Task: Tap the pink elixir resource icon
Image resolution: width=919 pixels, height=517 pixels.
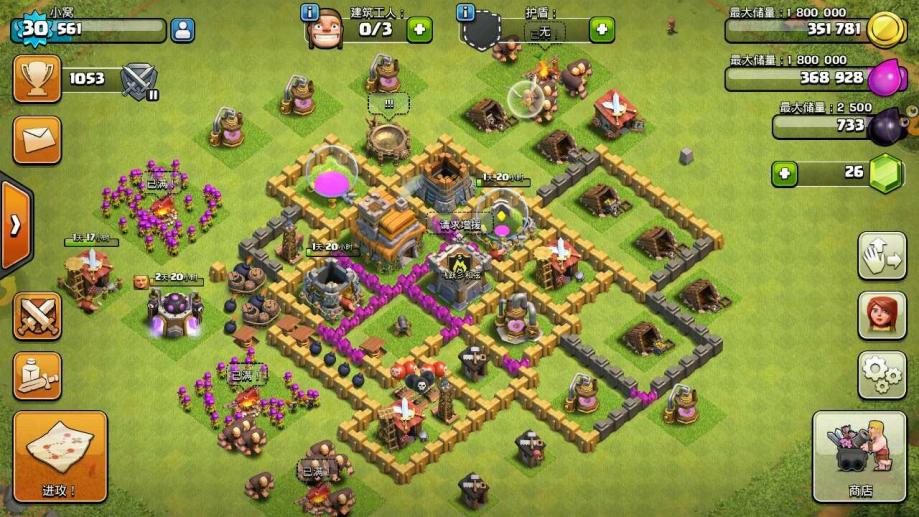Action: coord(885,78)
